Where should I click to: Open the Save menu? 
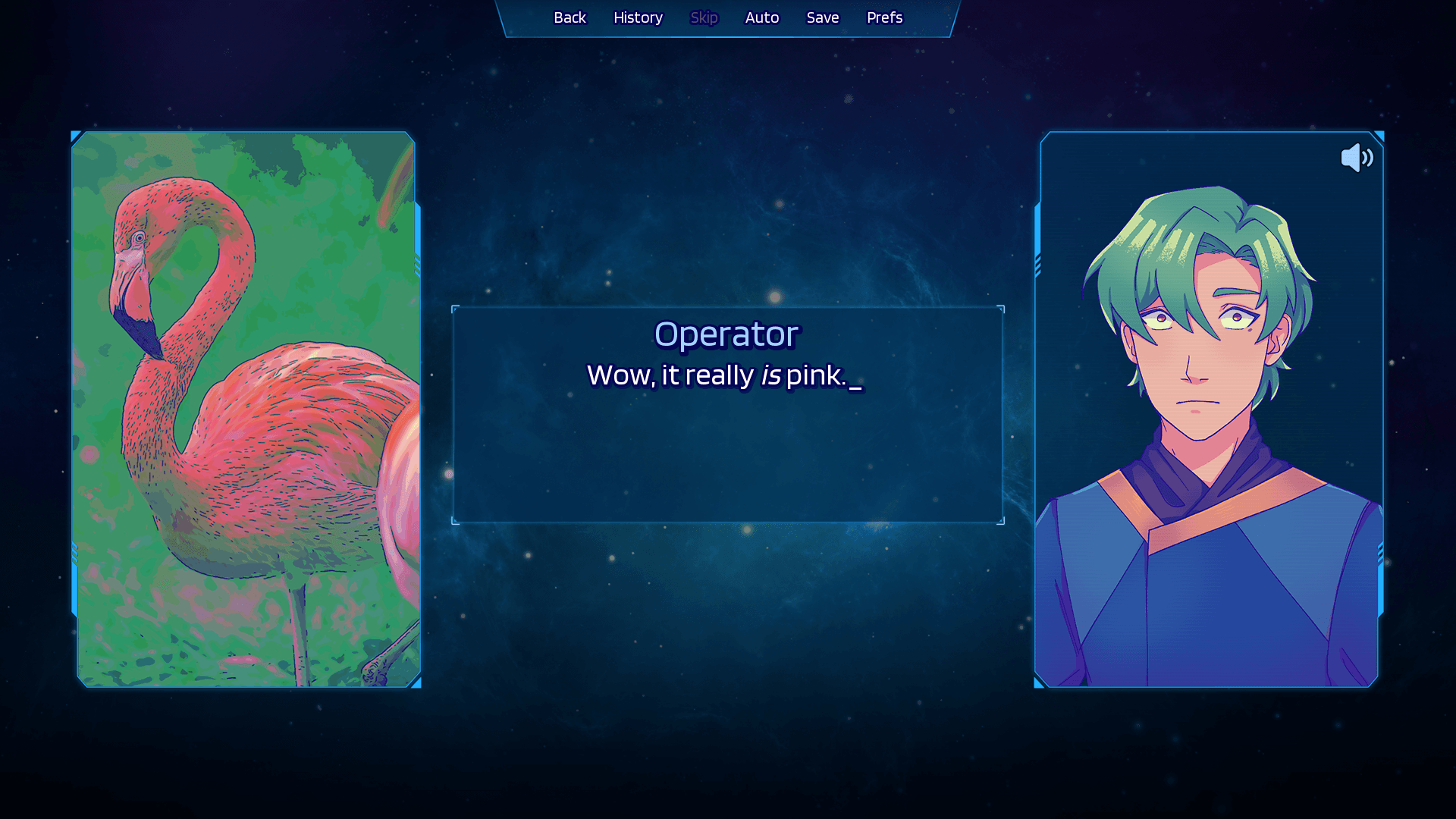(x=822, y=17)
